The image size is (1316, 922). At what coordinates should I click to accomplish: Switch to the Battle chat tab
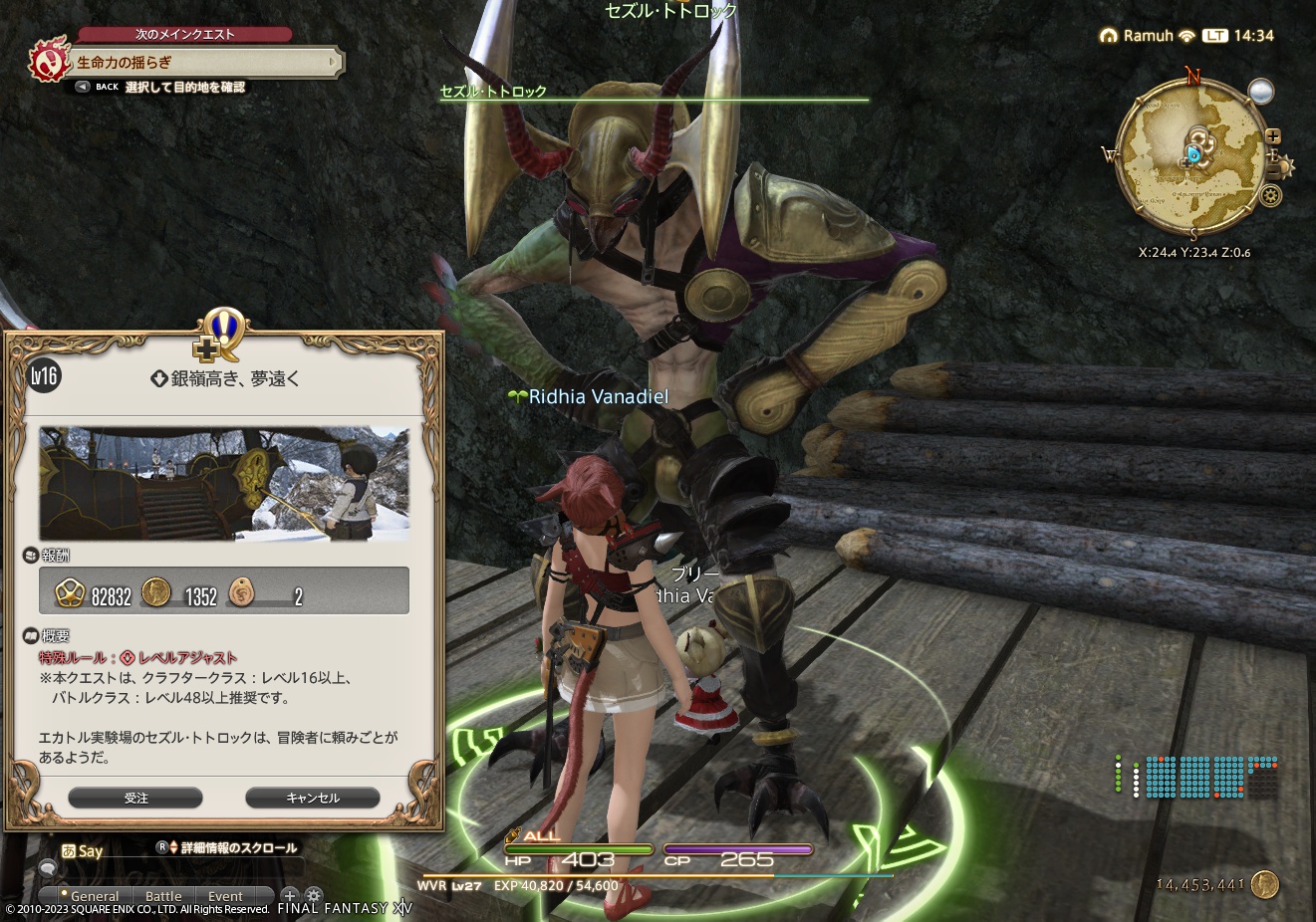(x=163, y=896)
